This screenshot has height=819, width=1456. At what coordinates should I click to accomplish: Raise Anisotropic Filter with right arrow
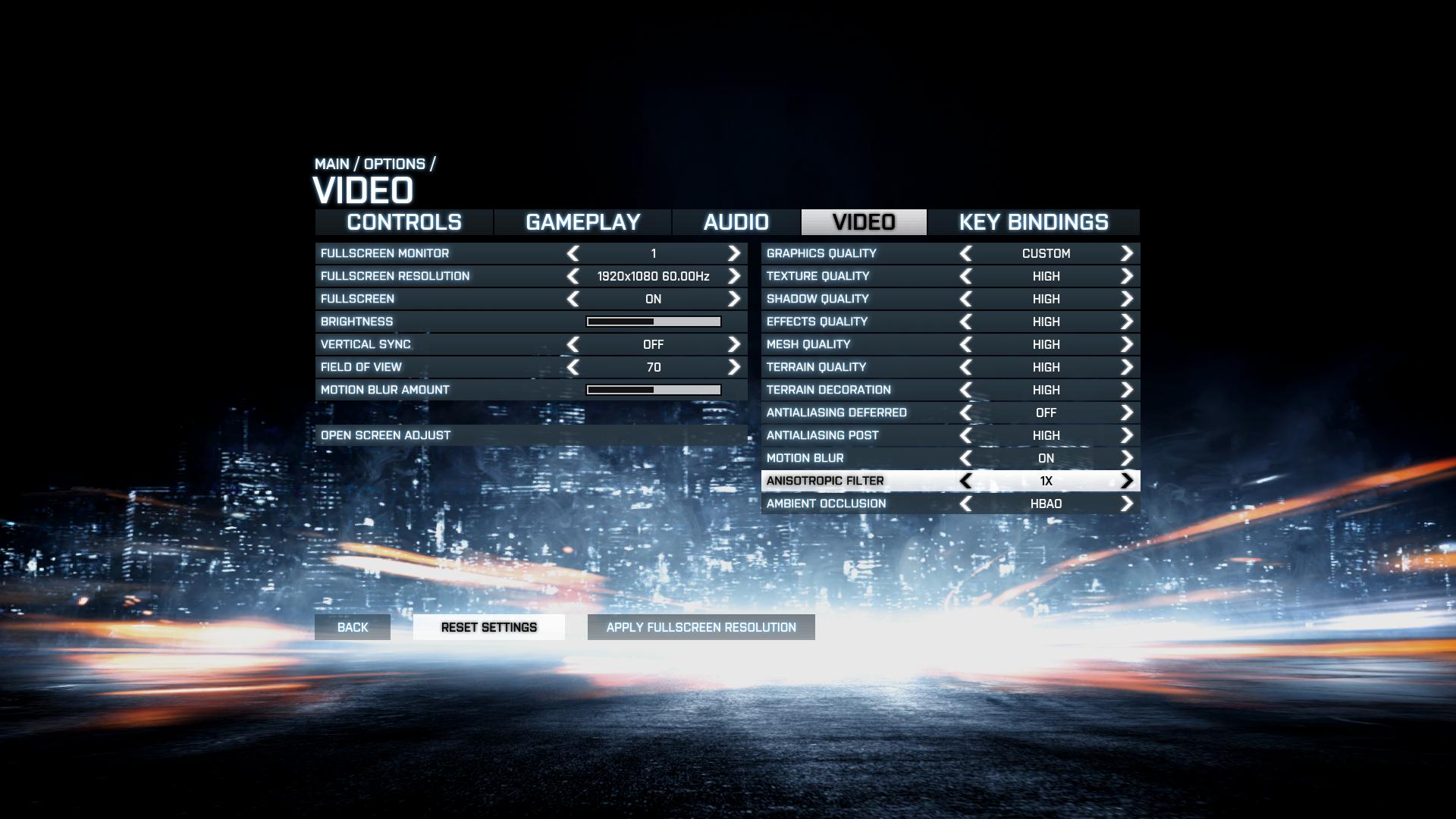click(1126, 481)
